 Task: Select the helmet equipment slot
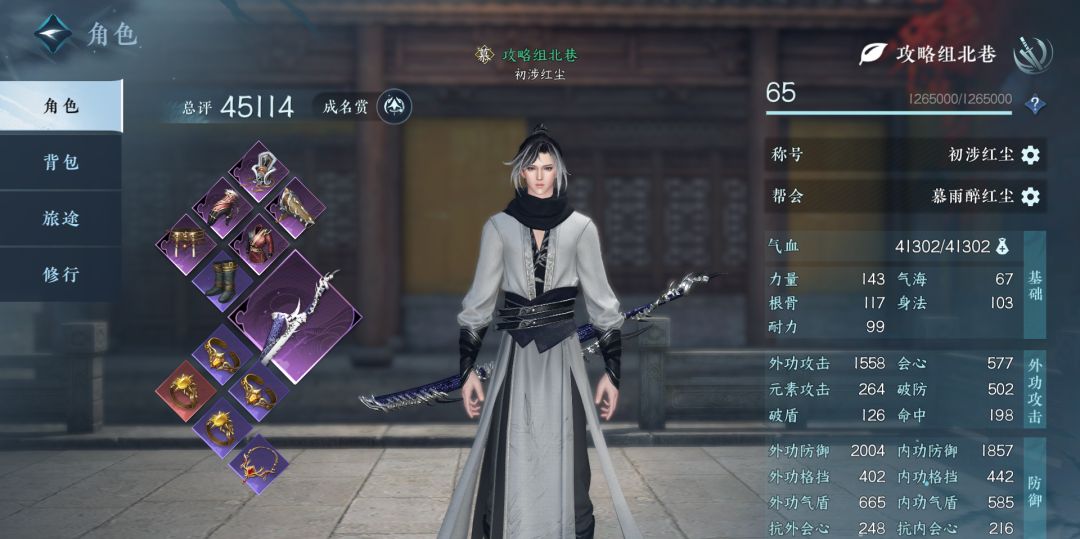tap(260, 170)
